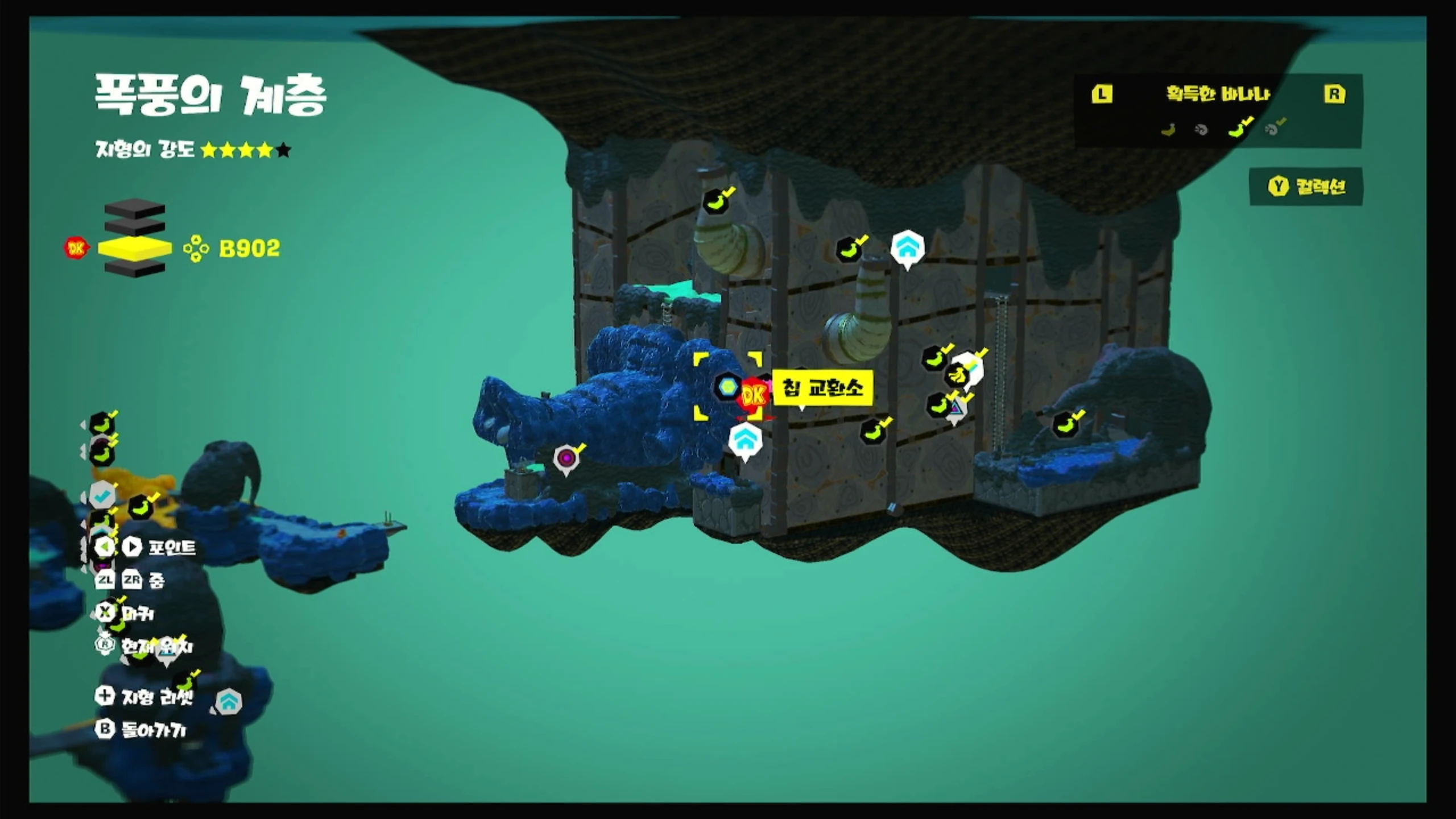
Task: Select the highlighted yellow B902 layer
Action: point(135,249)
